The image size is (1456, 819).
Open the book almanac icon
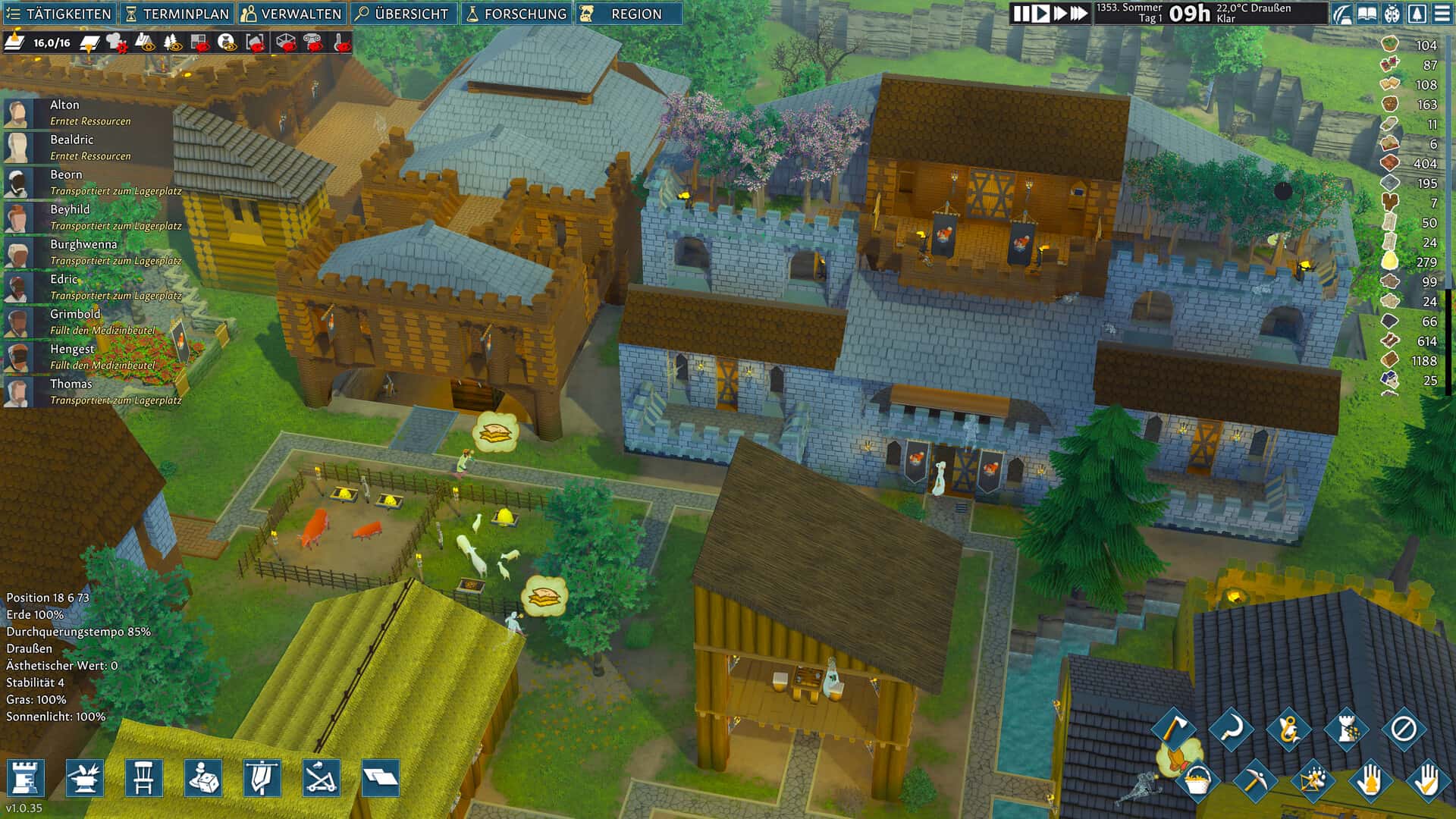click(x=1367, y=14)
